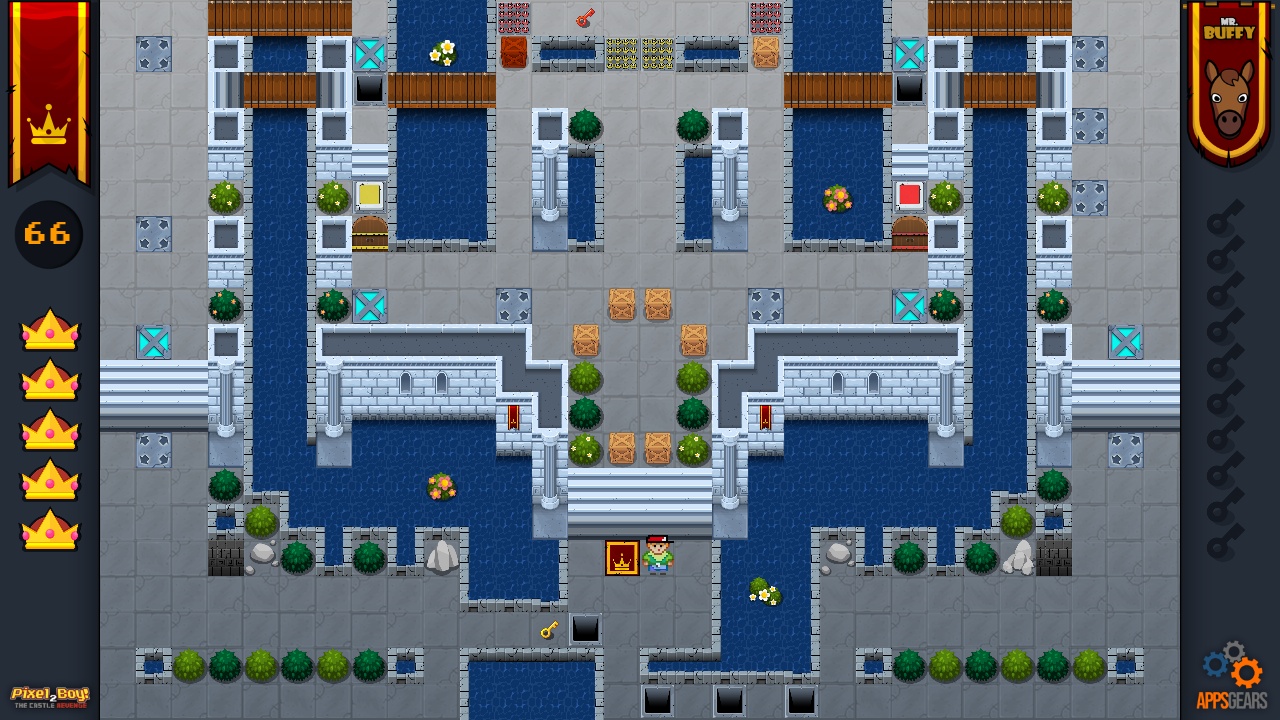Click the white flowers near the player

pos(765,594)
